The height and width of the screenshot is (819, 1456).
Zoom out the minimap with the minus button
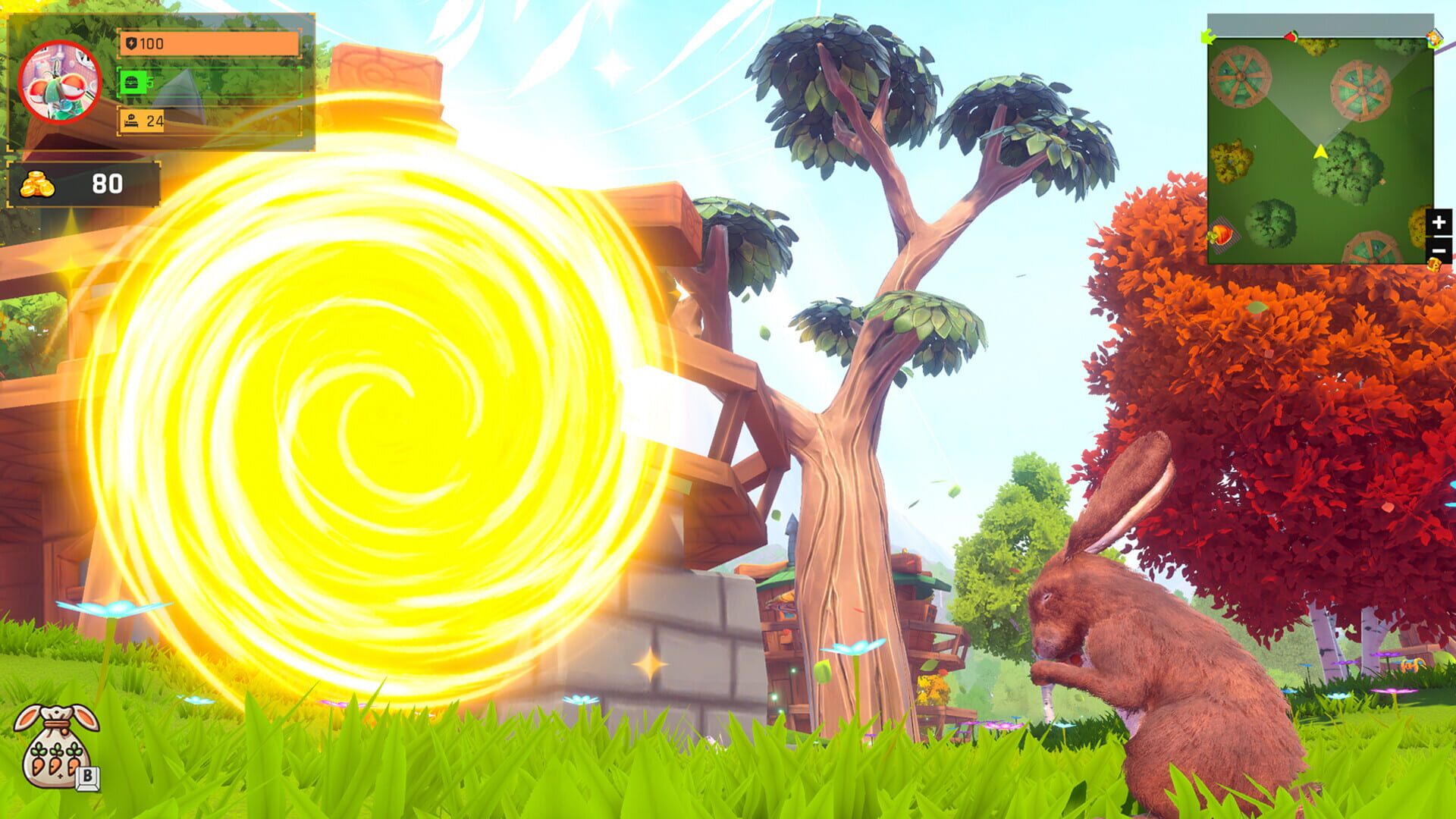(1438, 249)
